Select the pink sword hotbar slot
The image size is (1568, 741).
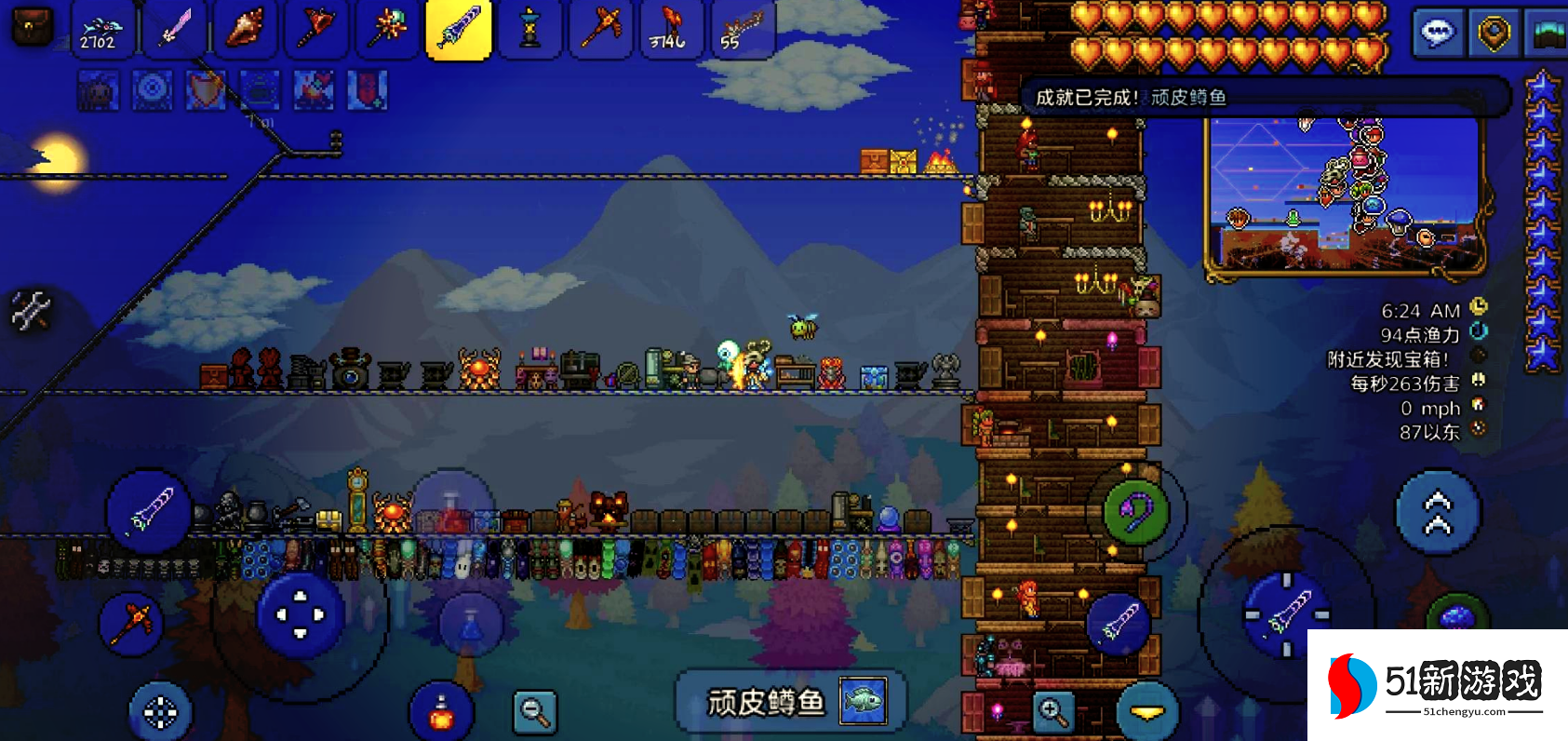[174, 29]
